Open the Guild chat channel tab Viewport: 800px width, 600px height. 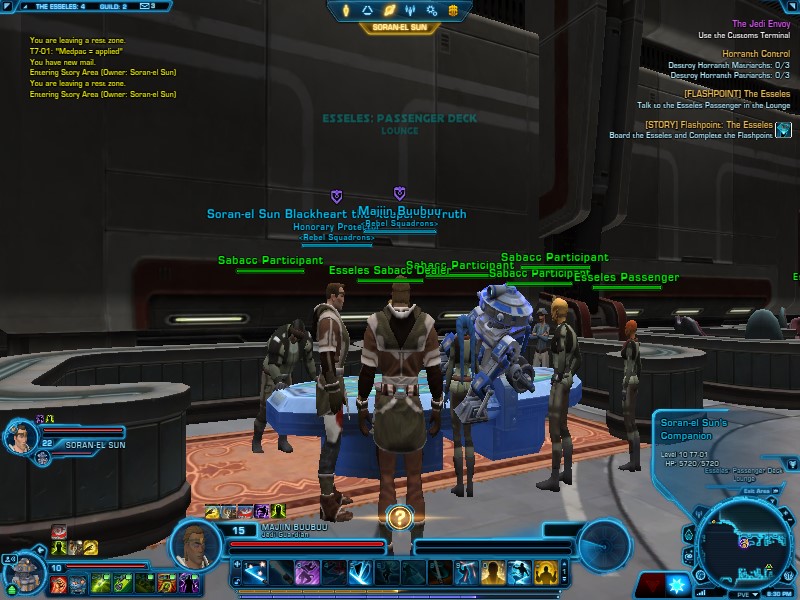pos(110,6)
